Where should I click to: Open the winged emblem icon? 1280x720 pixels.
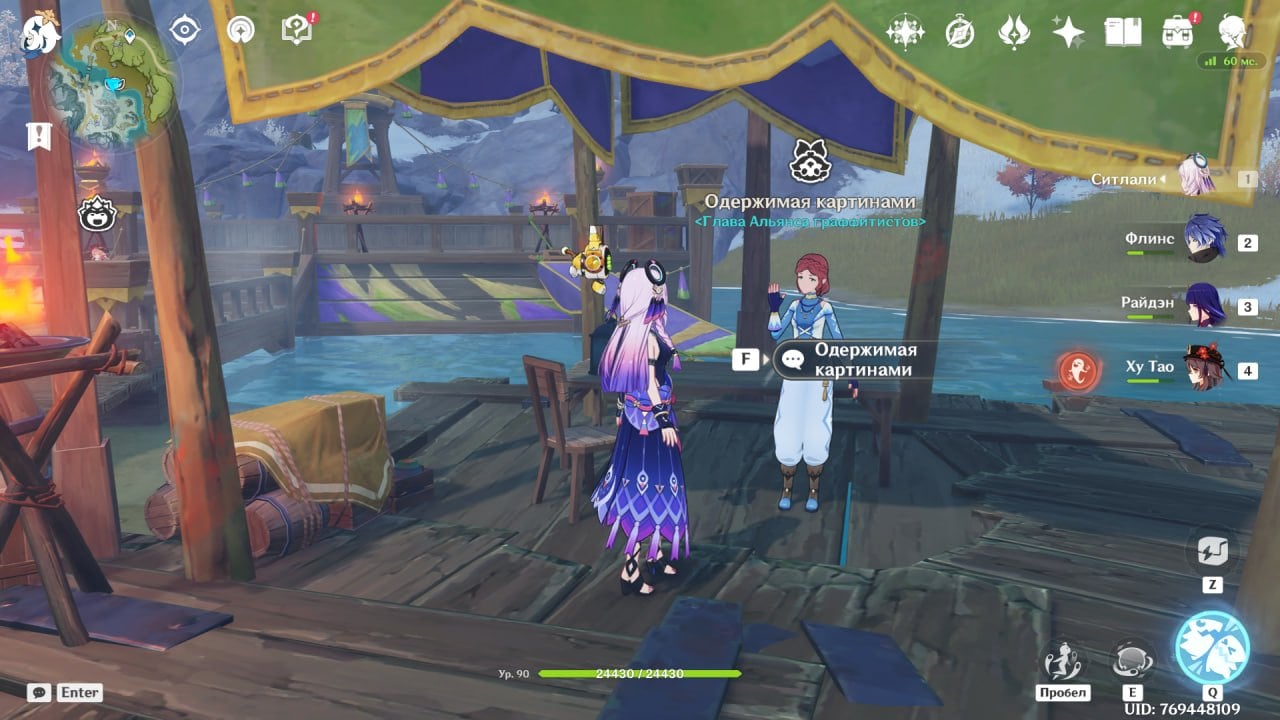[1014, 32]
